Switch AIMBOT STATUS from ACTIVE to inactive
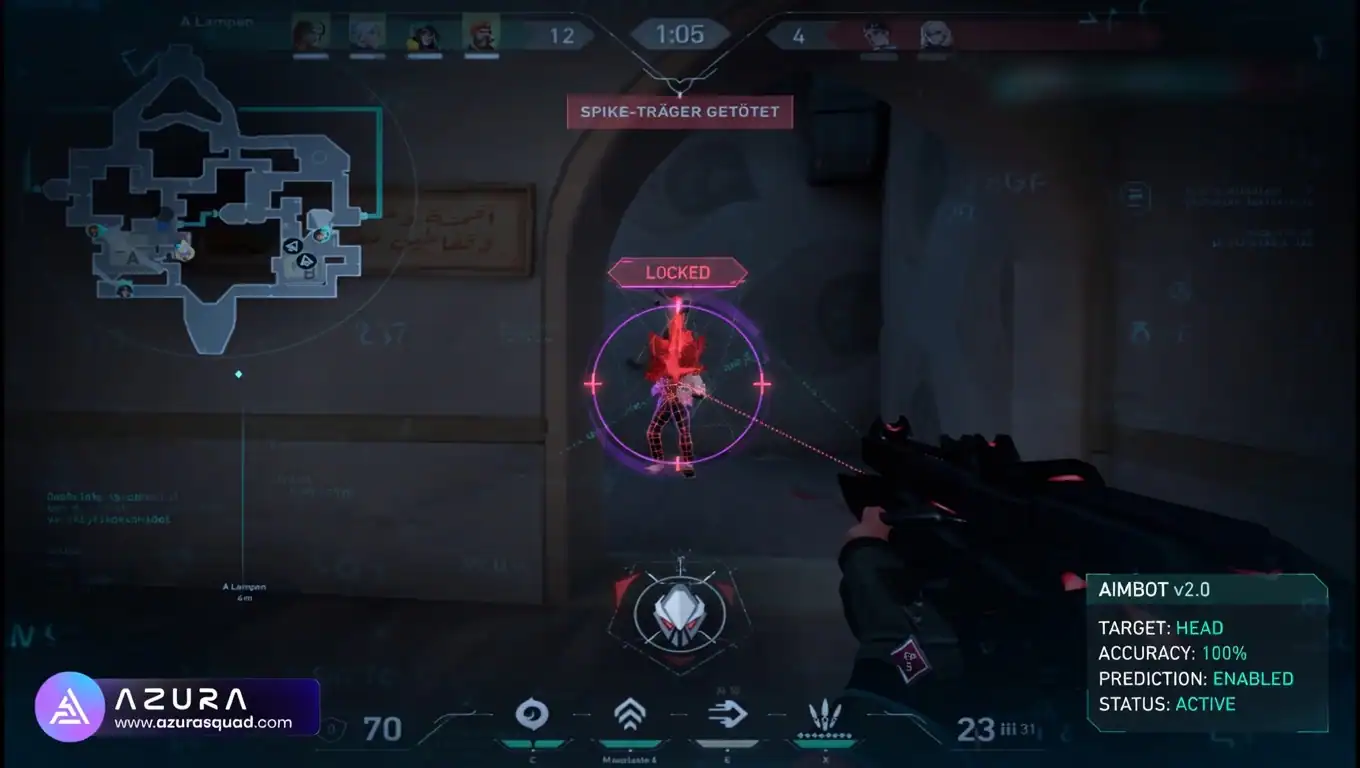Viewport: 1360px width, 768px height. [x=1205, y=704]
